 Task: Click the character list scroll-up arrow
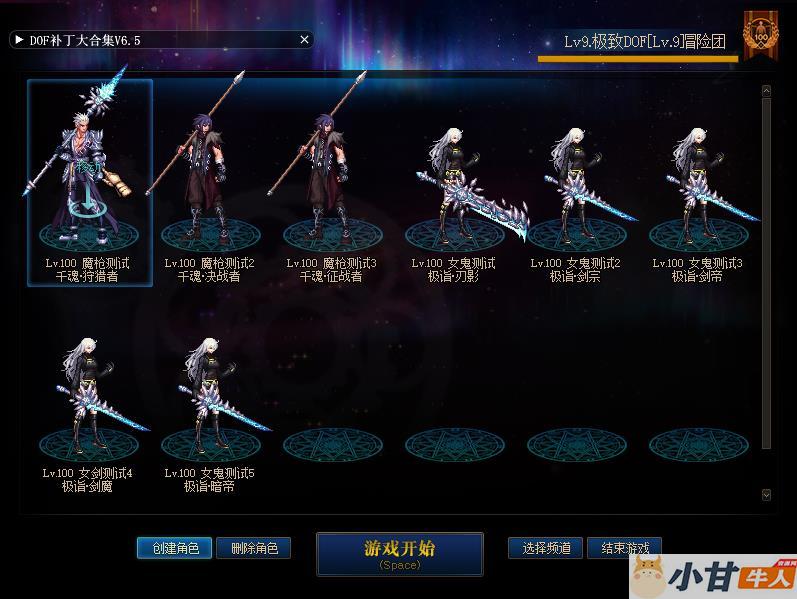(x=766, y=91)
